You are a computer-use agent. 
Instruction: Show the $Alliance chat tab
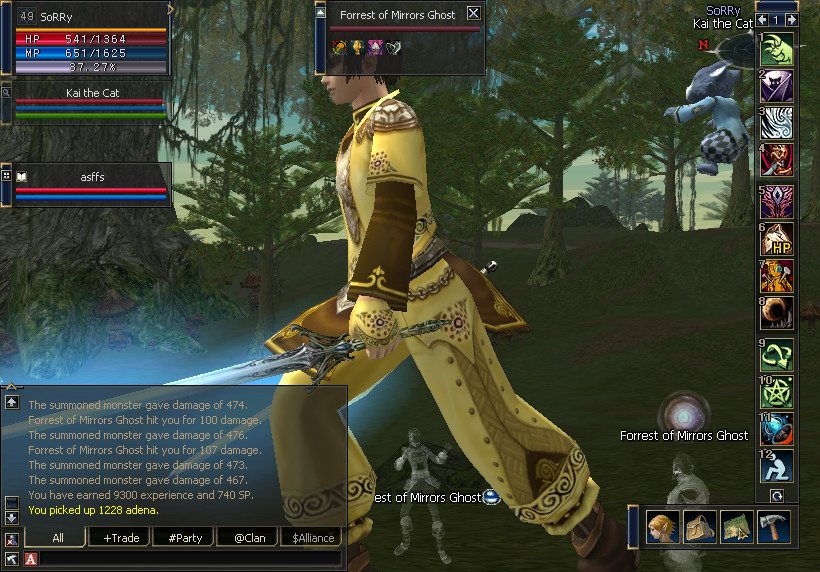coord(309,538)
